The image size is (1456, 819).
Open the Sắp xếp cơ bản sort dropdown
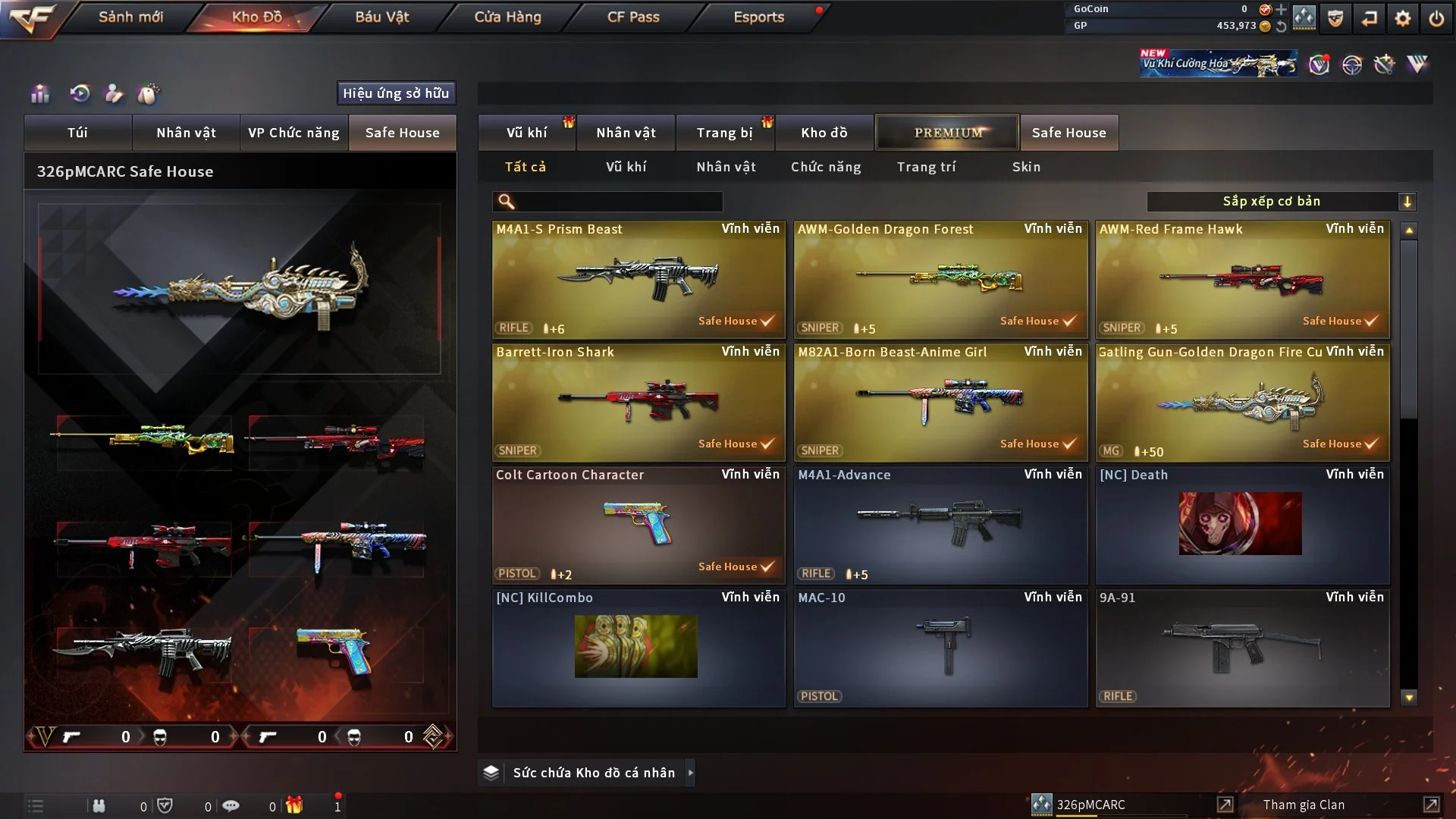pos(1281,202)
